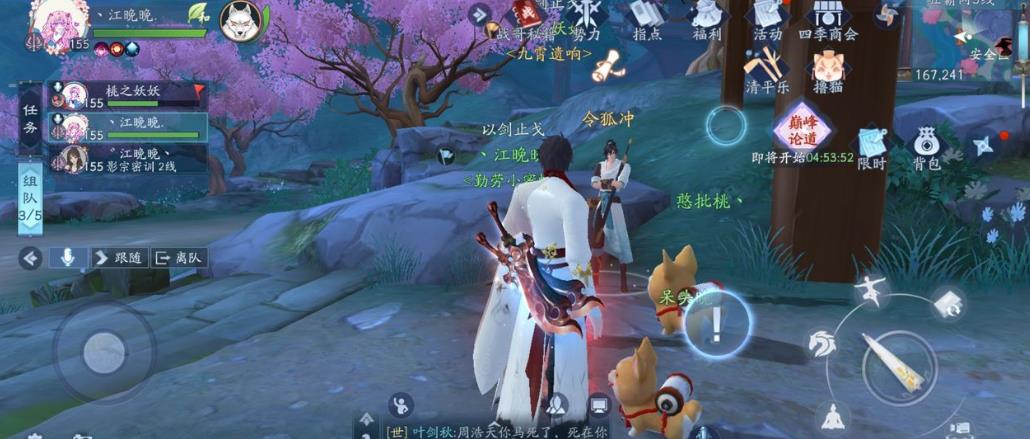Open the white wolf pet portrait
1030x439 pixels.
point(240,19)
